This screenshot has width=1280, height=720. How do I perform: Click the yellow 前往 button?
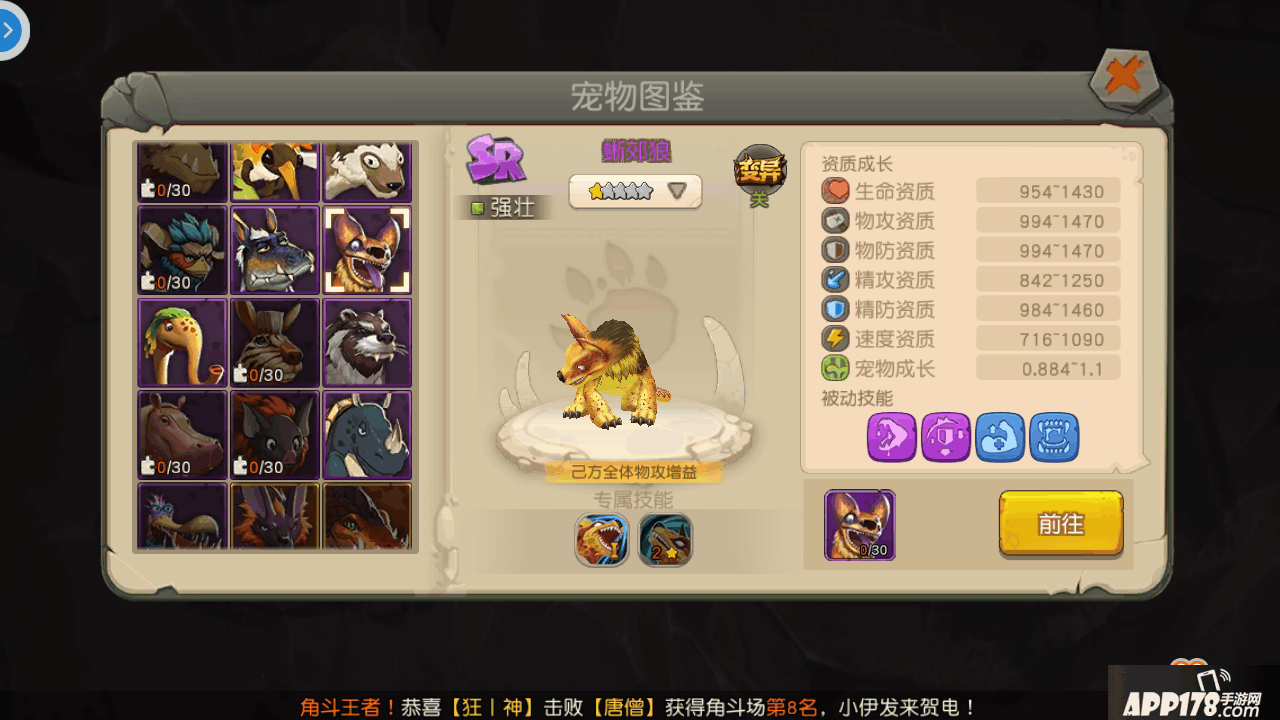[1060, 524]
